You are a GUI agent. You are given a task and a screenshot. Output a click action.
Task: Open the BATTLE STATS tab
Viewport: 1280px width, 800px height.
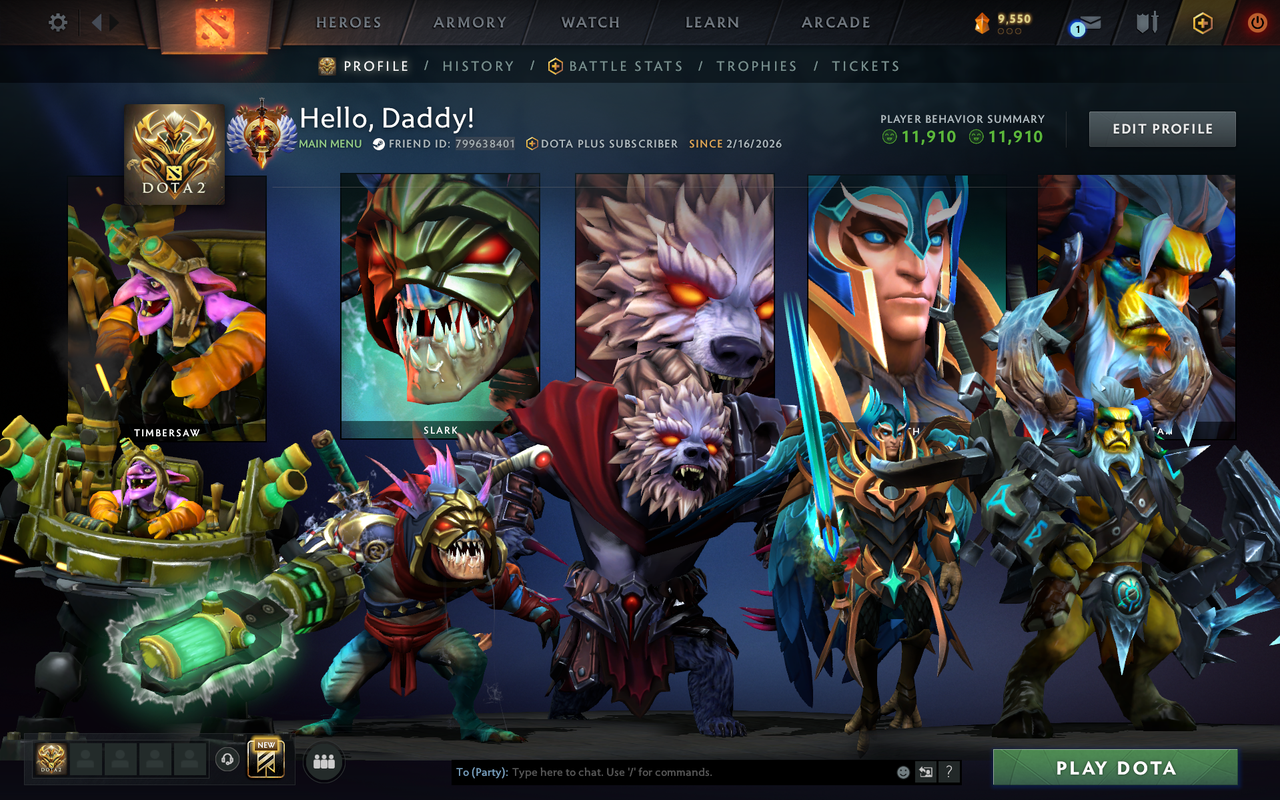[x=625, y=66]
